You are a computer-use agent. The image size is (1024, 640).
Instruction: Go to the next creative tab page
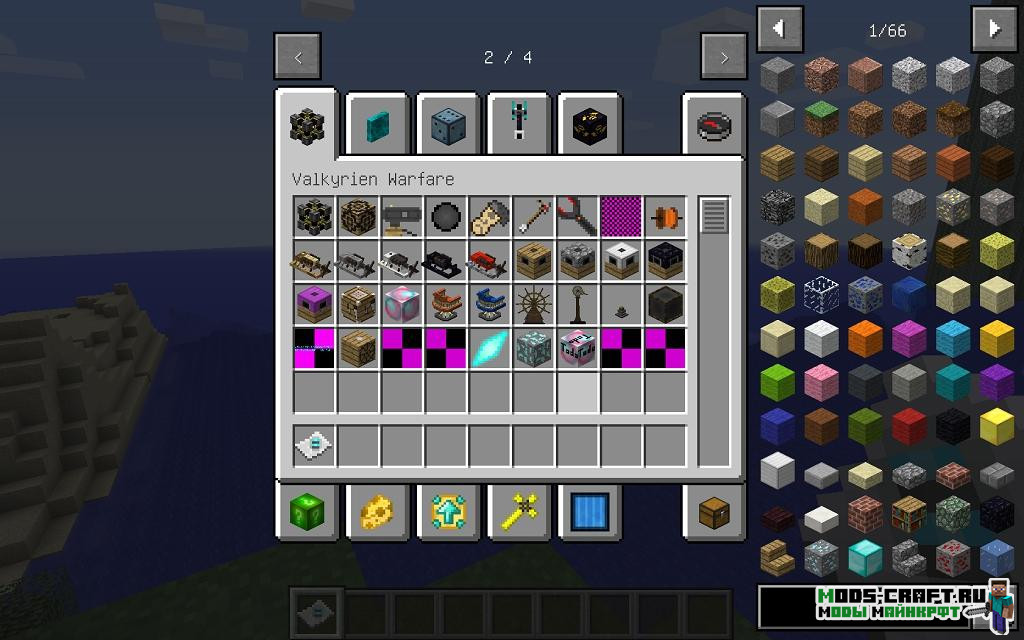tap(724, 57)
